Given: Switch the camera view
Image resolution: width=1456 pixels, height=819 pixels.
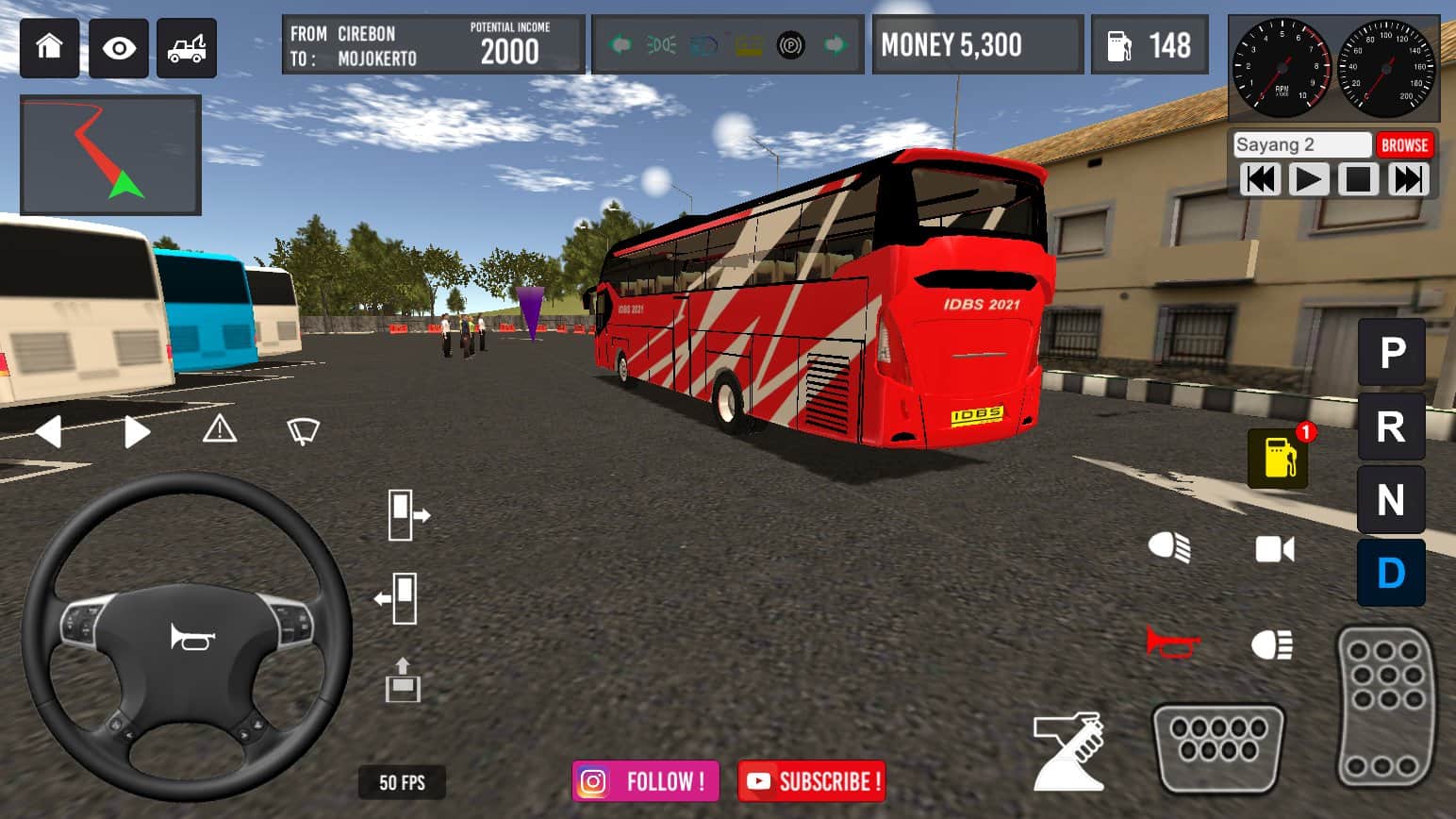Looking at the screenshot, I should coord(1275,549).
